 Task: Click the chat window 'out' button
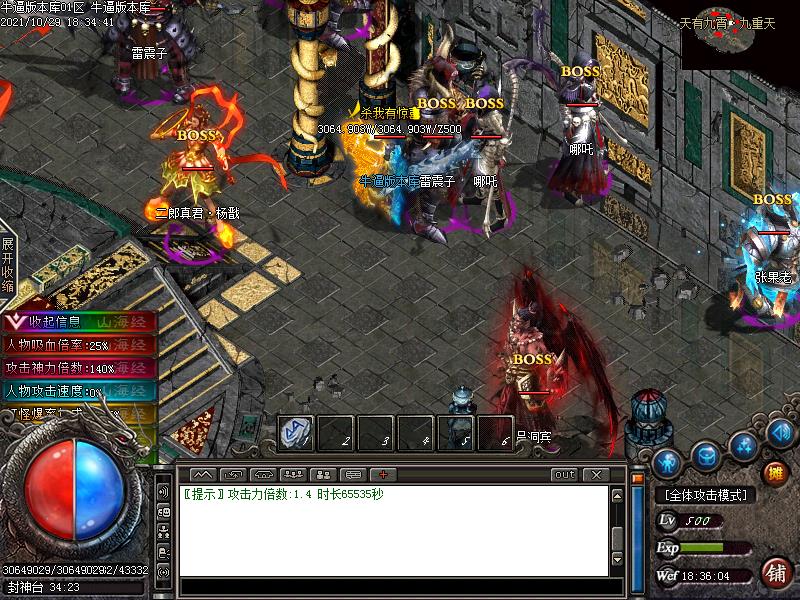pyautogui.click(x=565, y=474)
